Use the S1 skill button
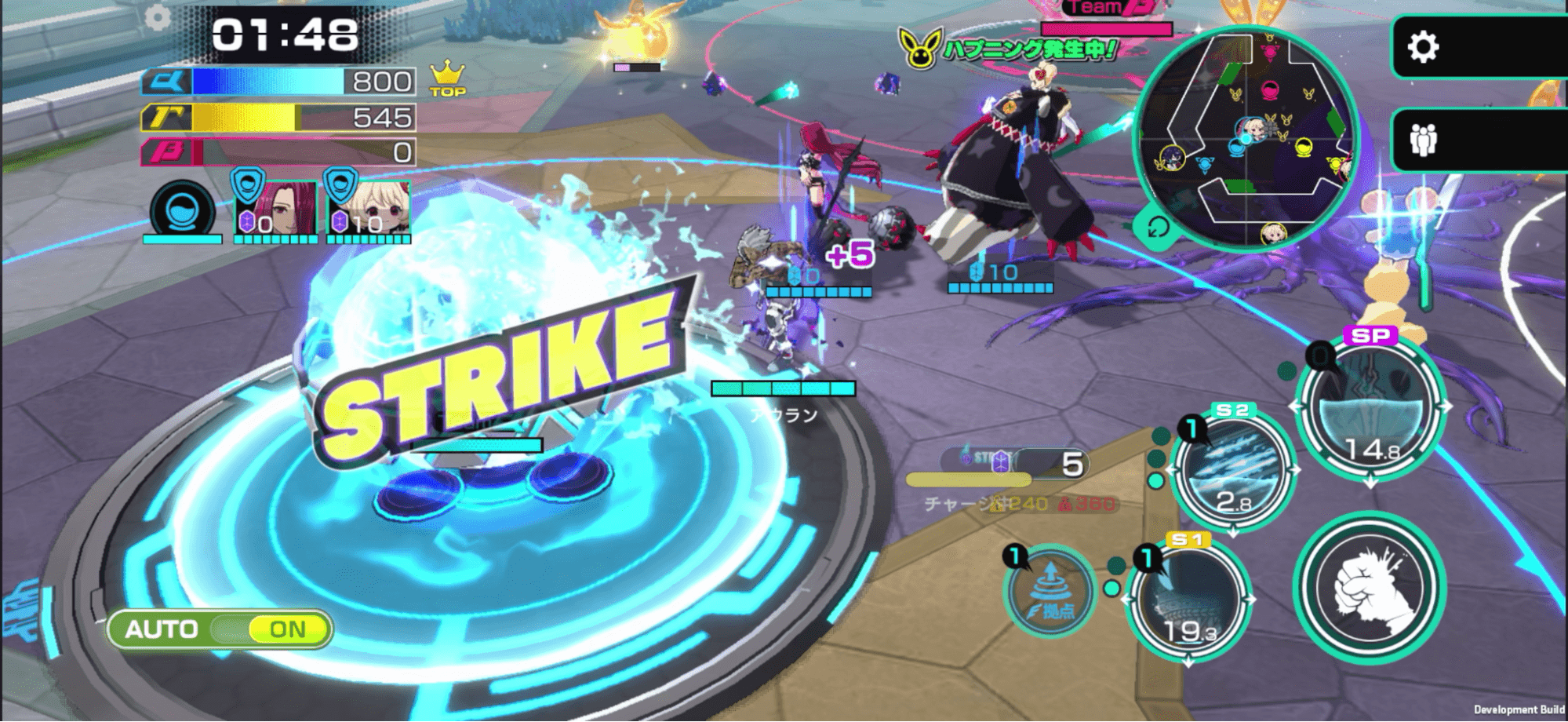This screenshot has height=722, width=1568. click(x=1188, y=602)
